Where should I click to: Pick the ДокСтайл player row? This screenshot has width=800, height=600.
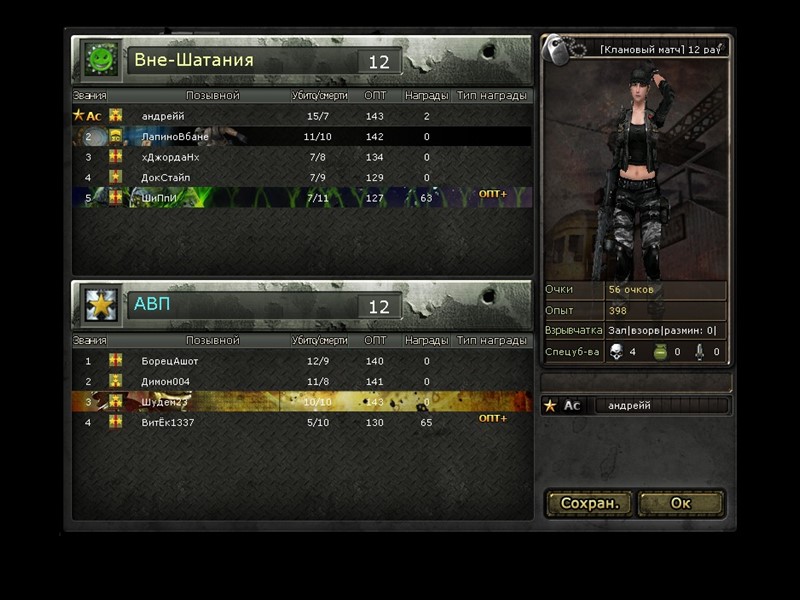coord(300,177)
